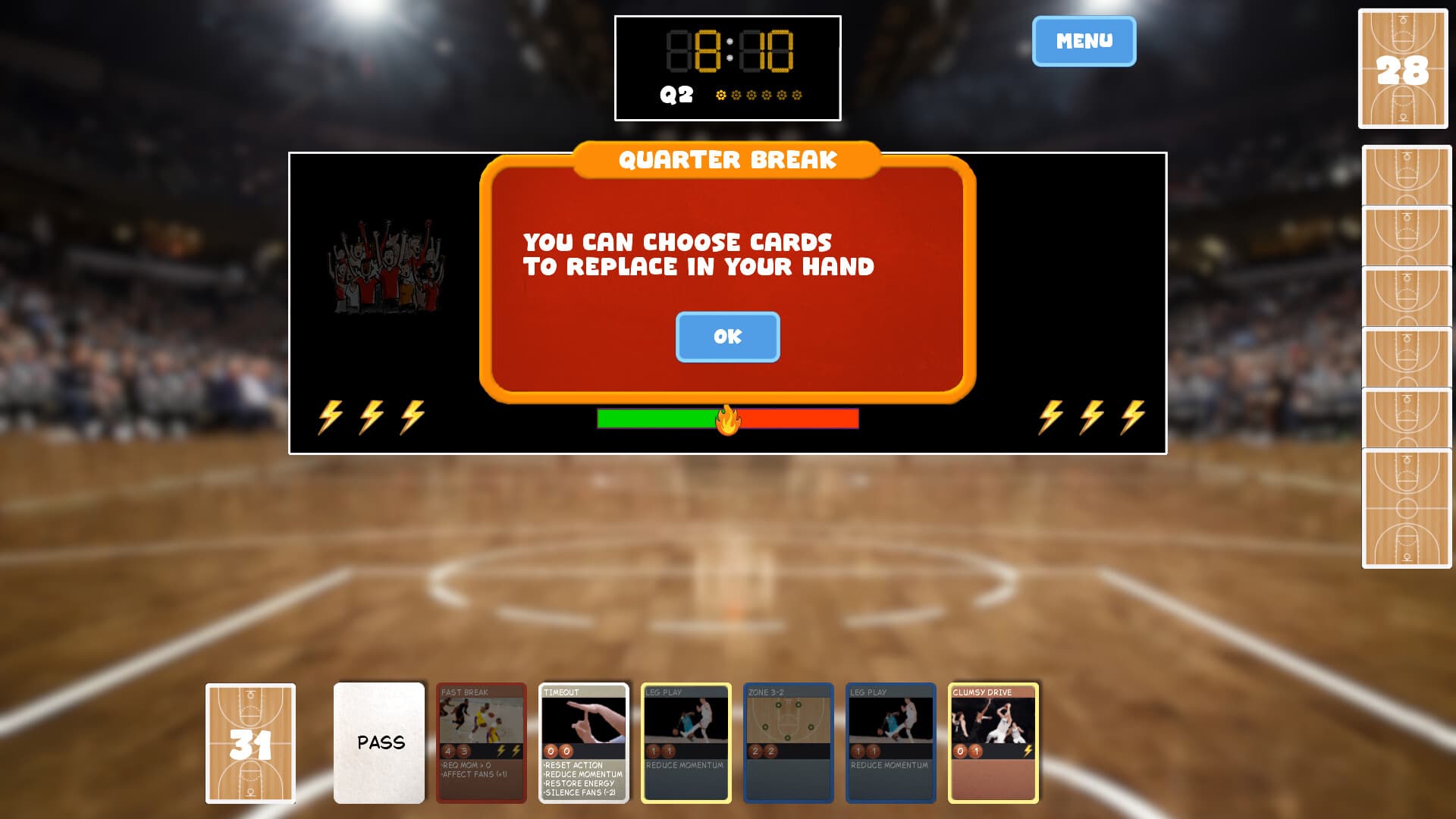Toggle the first left-side energy bolt

click(330, 417)
